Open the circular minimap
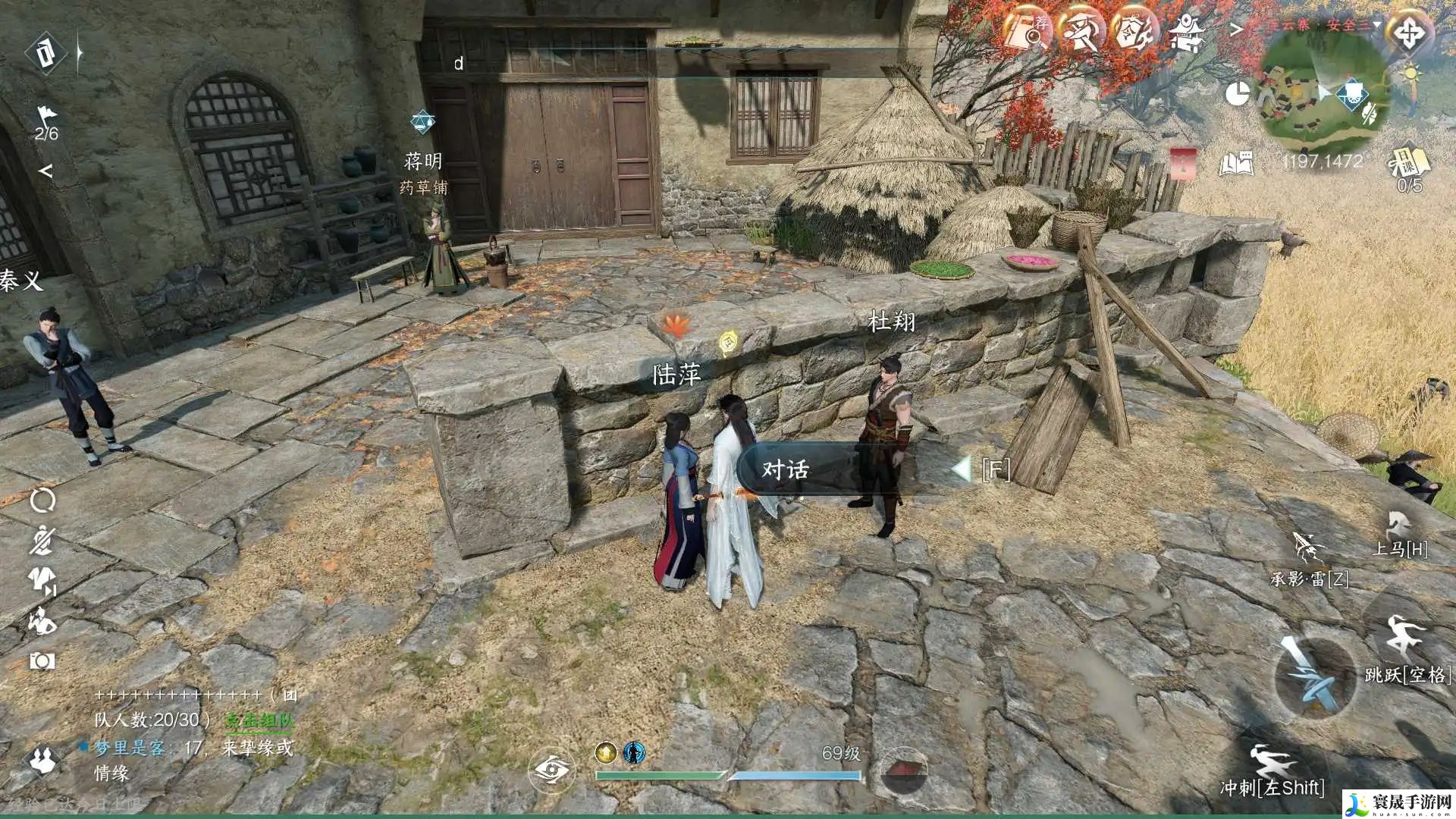Screen dimensions: 1456x819 point(1316,95)
